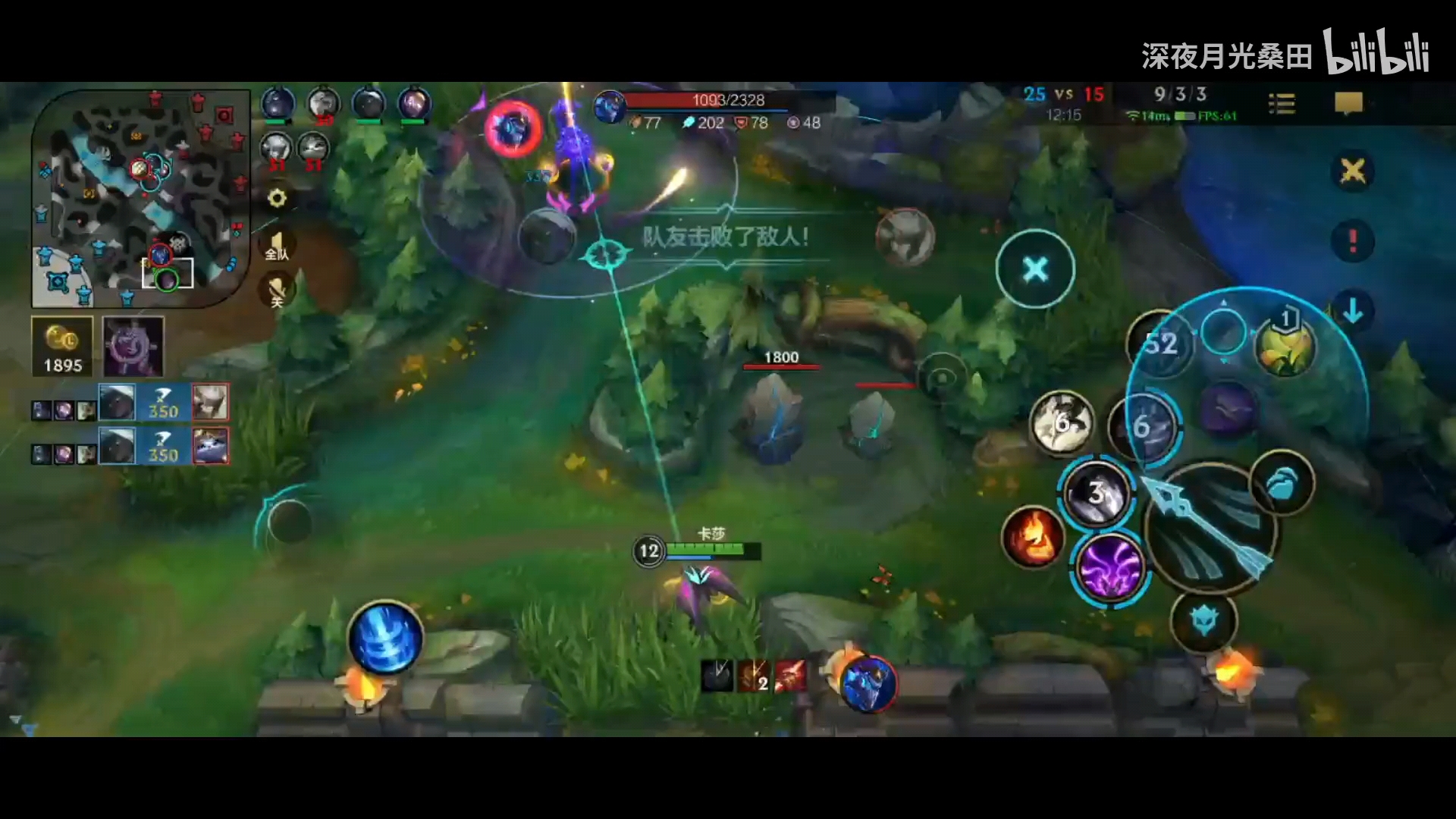Cancel the ability cast with the X button
The height and width of the screenshot is (819, 1456).
(1035, 269)
